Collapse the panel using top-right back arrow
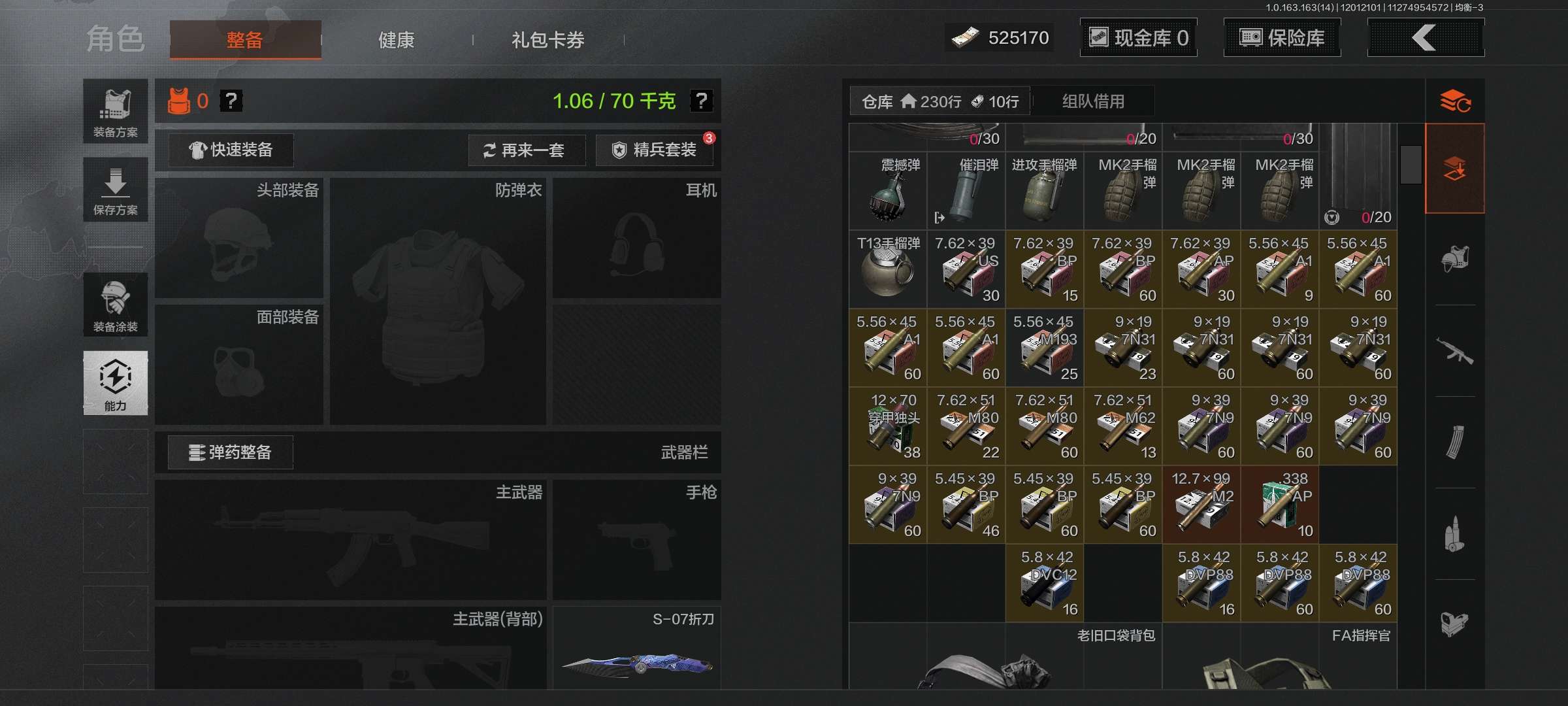1568x706 pixels. point(1426,37)
